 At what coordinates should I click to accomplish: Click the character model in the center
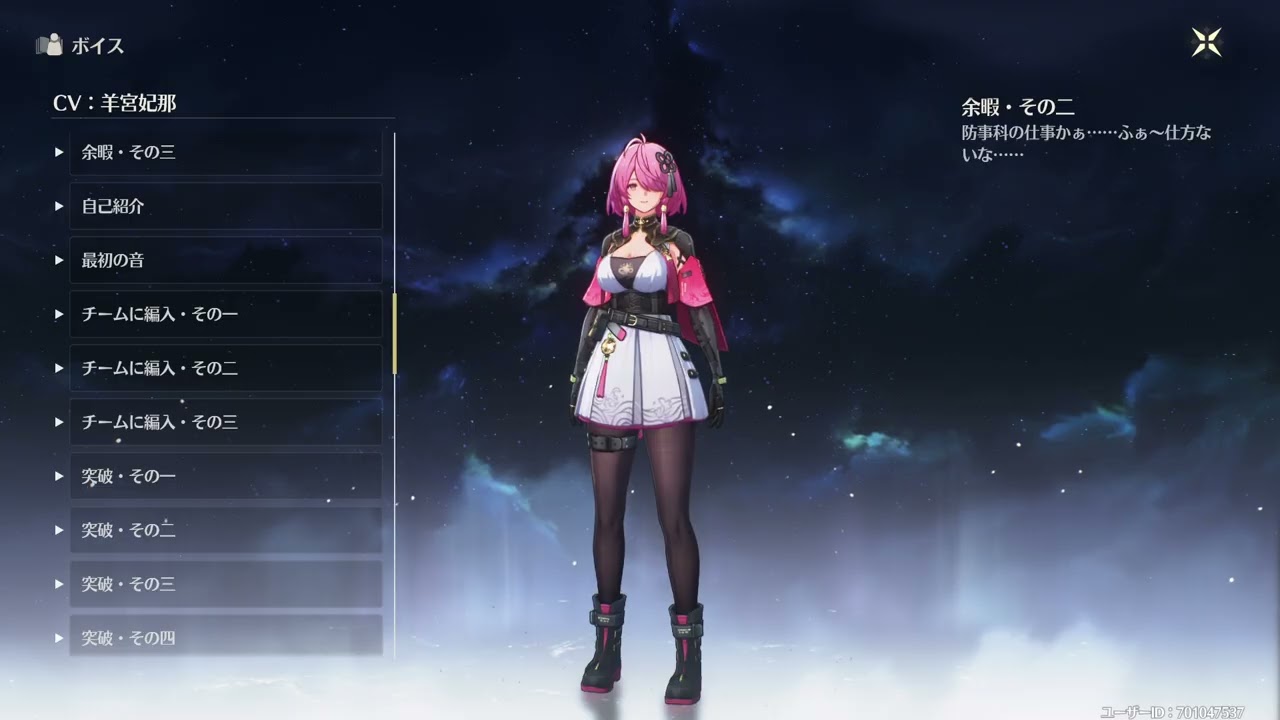pyautogui.click(x=640, y=400)
